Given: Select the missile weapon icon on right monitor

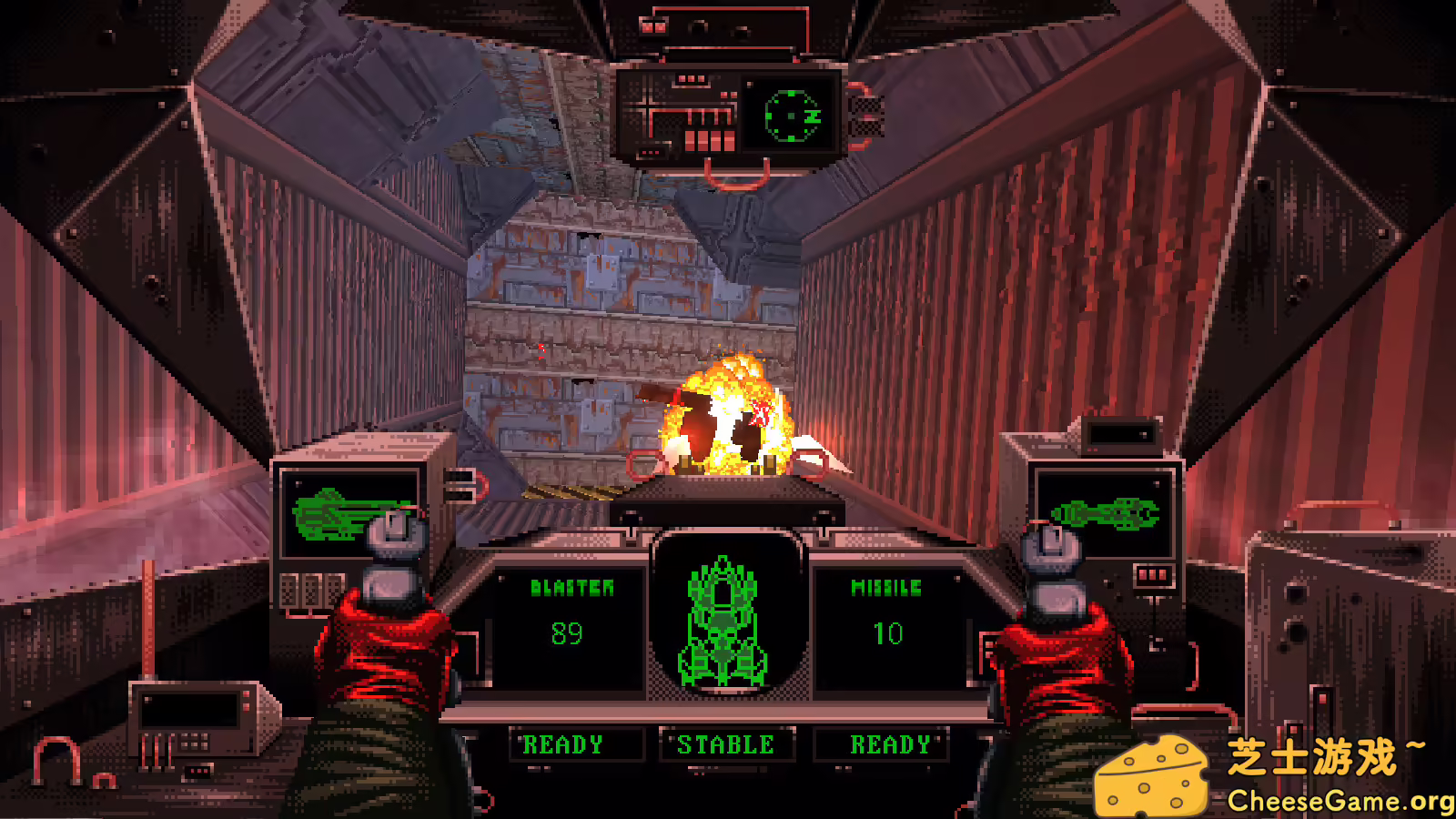Looking at the screenshot, I should point(1104,514).
